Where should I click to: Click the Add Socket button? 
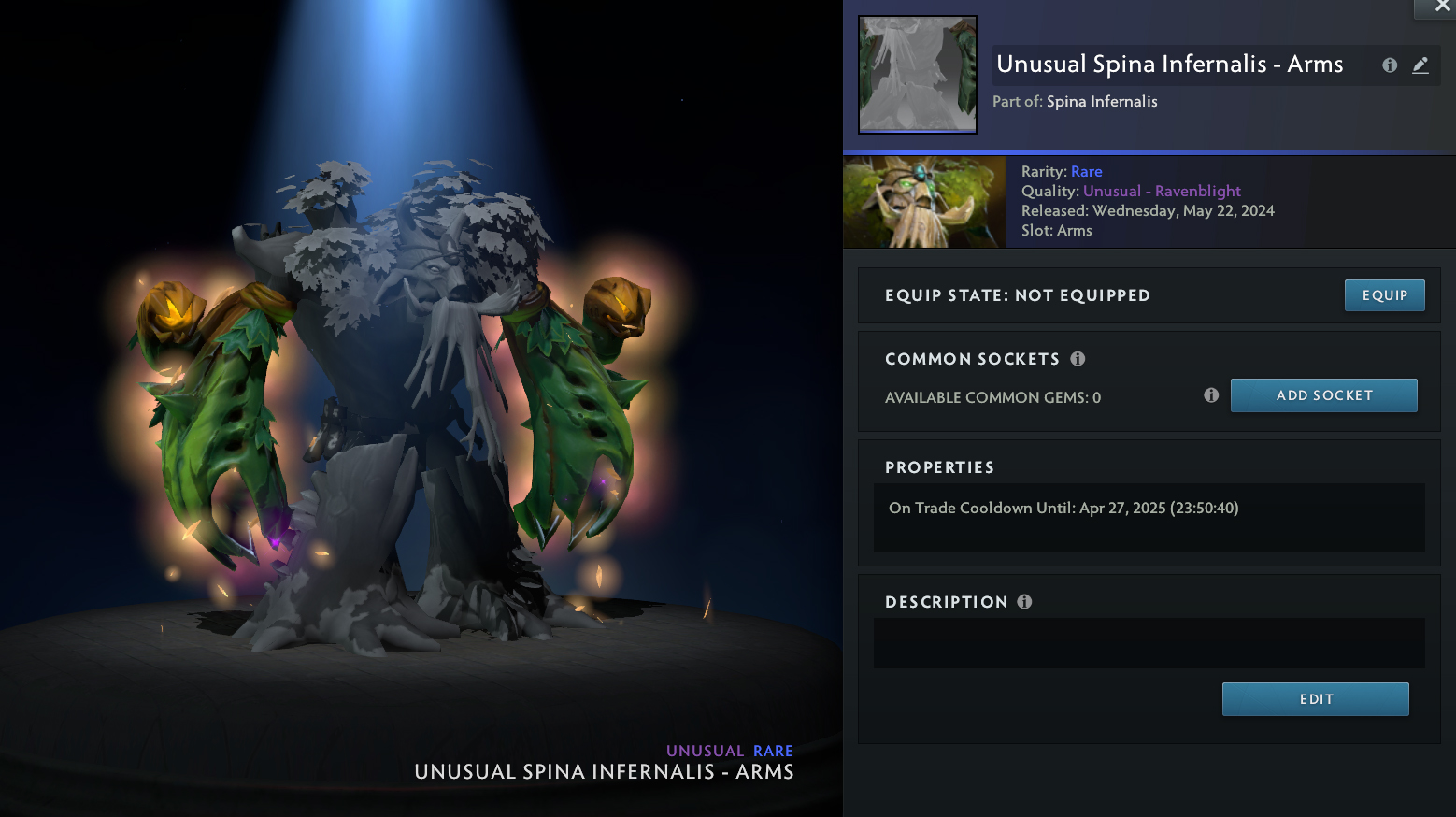click(x=1323, y=395)
